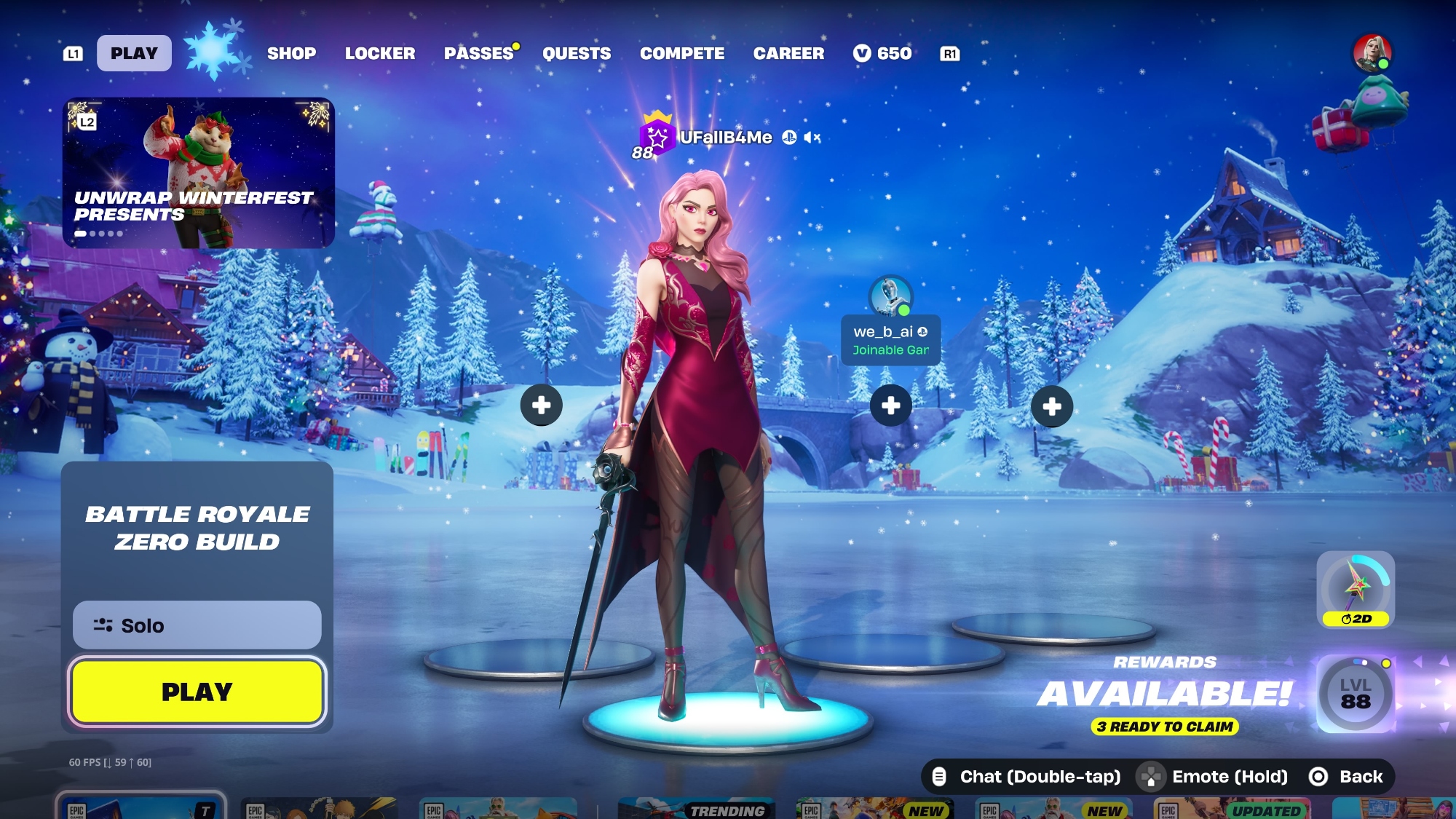Select the UFallB4Me player nameplate

point(725,138)
